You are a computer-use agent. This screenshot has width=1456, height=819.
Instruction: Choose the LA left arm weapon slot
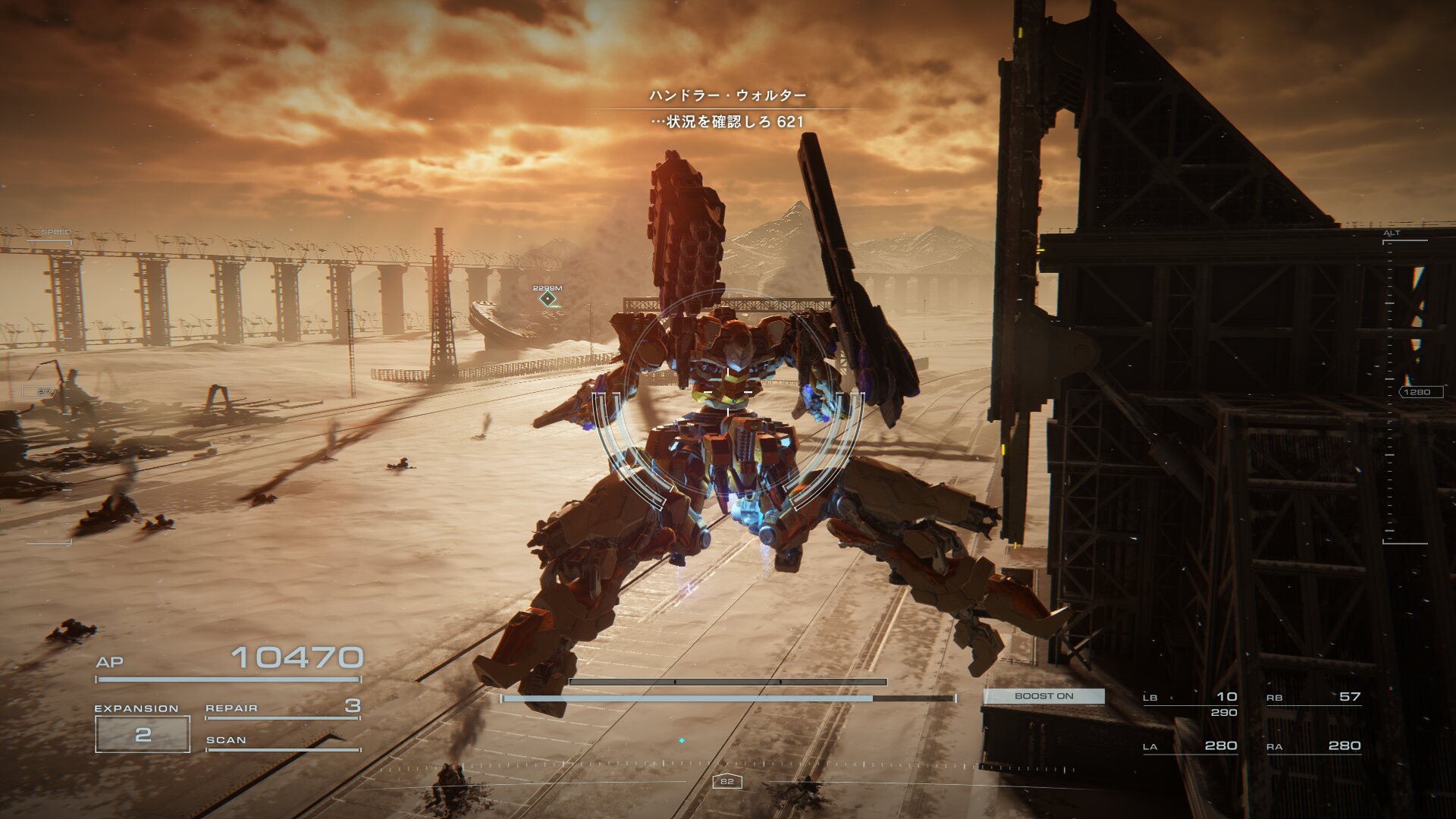coord(1191,746)
